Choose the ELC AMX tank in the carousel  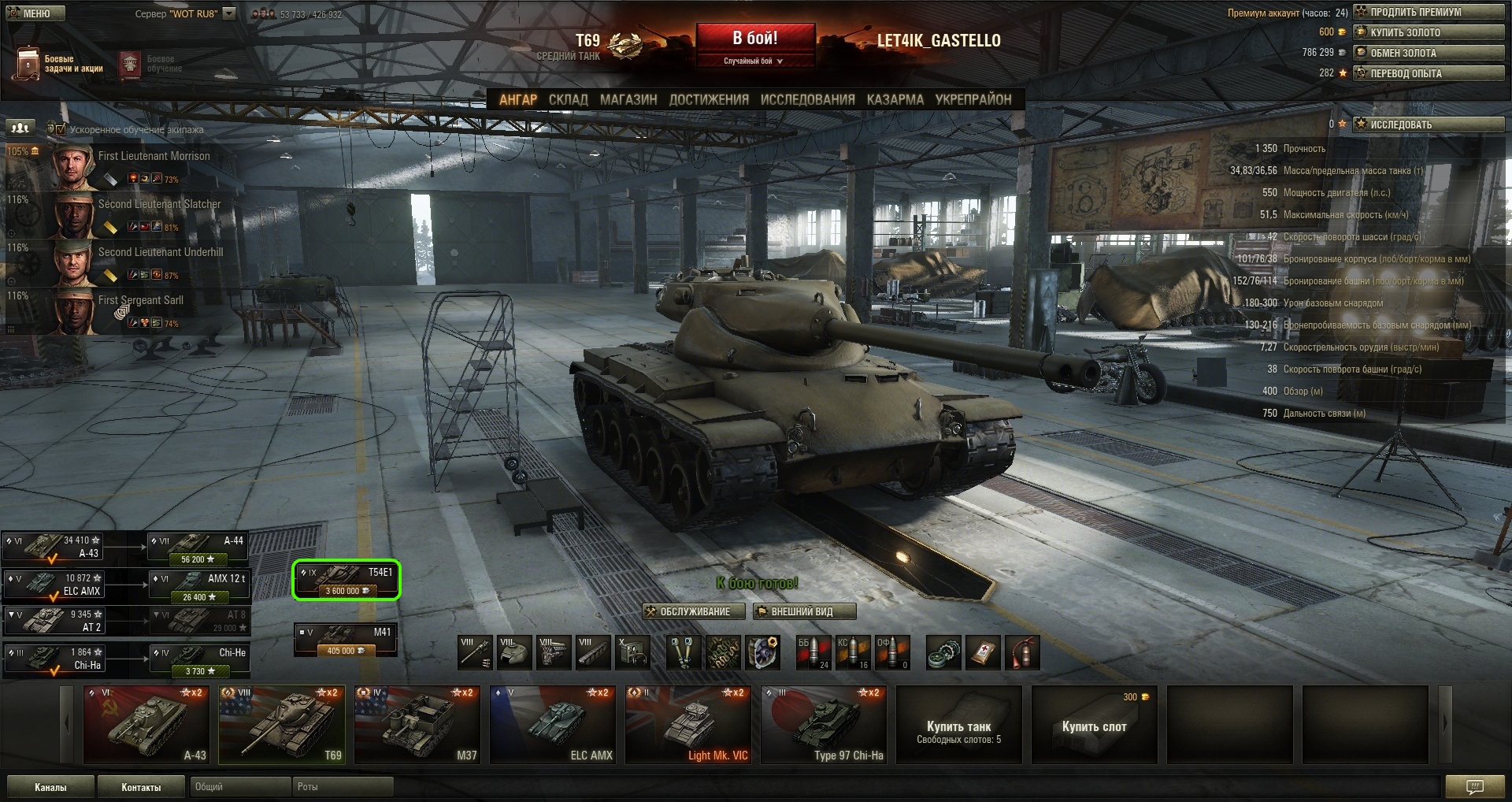click(x=554, y=725)
